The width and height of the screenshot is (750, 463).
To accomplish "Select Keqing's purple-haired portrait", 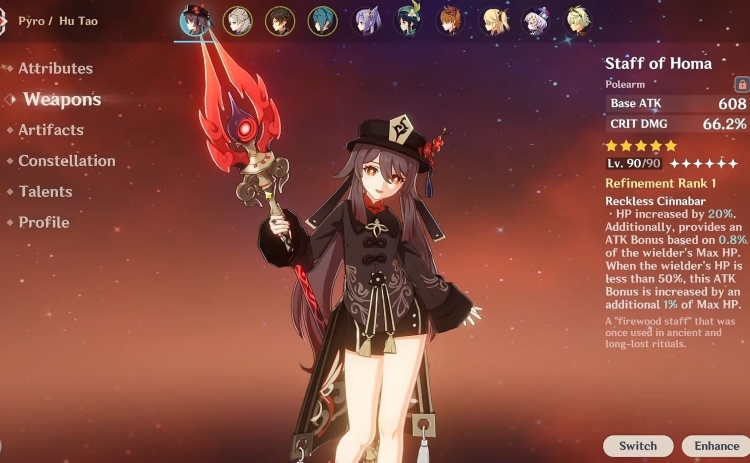I will click(366, 20).
